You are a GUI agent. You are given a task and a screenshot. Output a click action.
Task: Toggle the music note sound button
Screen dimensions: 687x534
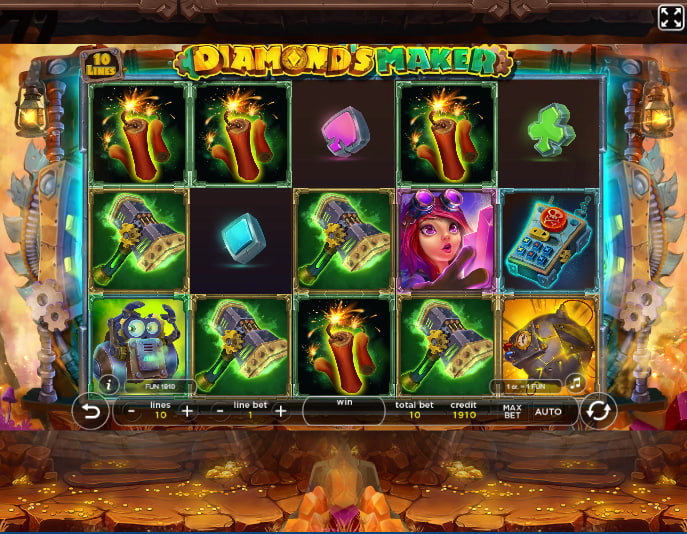click(575, 382)
